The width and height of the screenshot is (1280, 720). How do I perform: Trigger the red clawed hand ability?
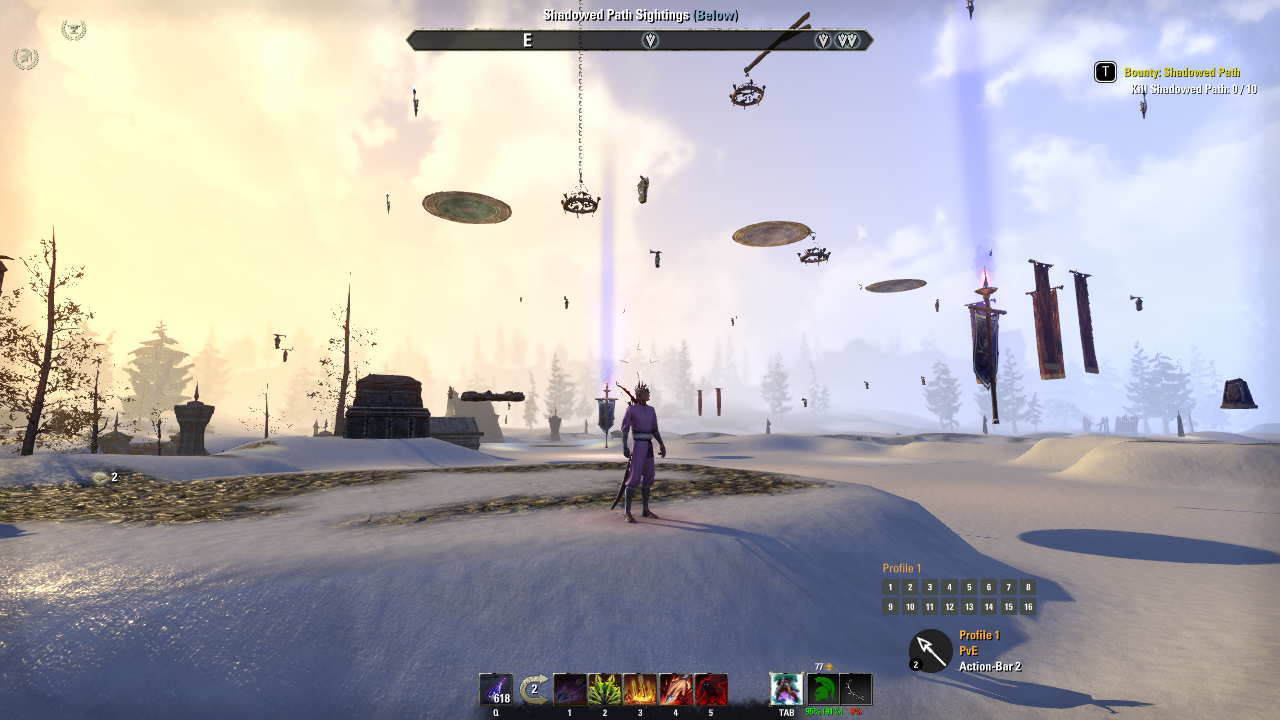pos(675,689)
